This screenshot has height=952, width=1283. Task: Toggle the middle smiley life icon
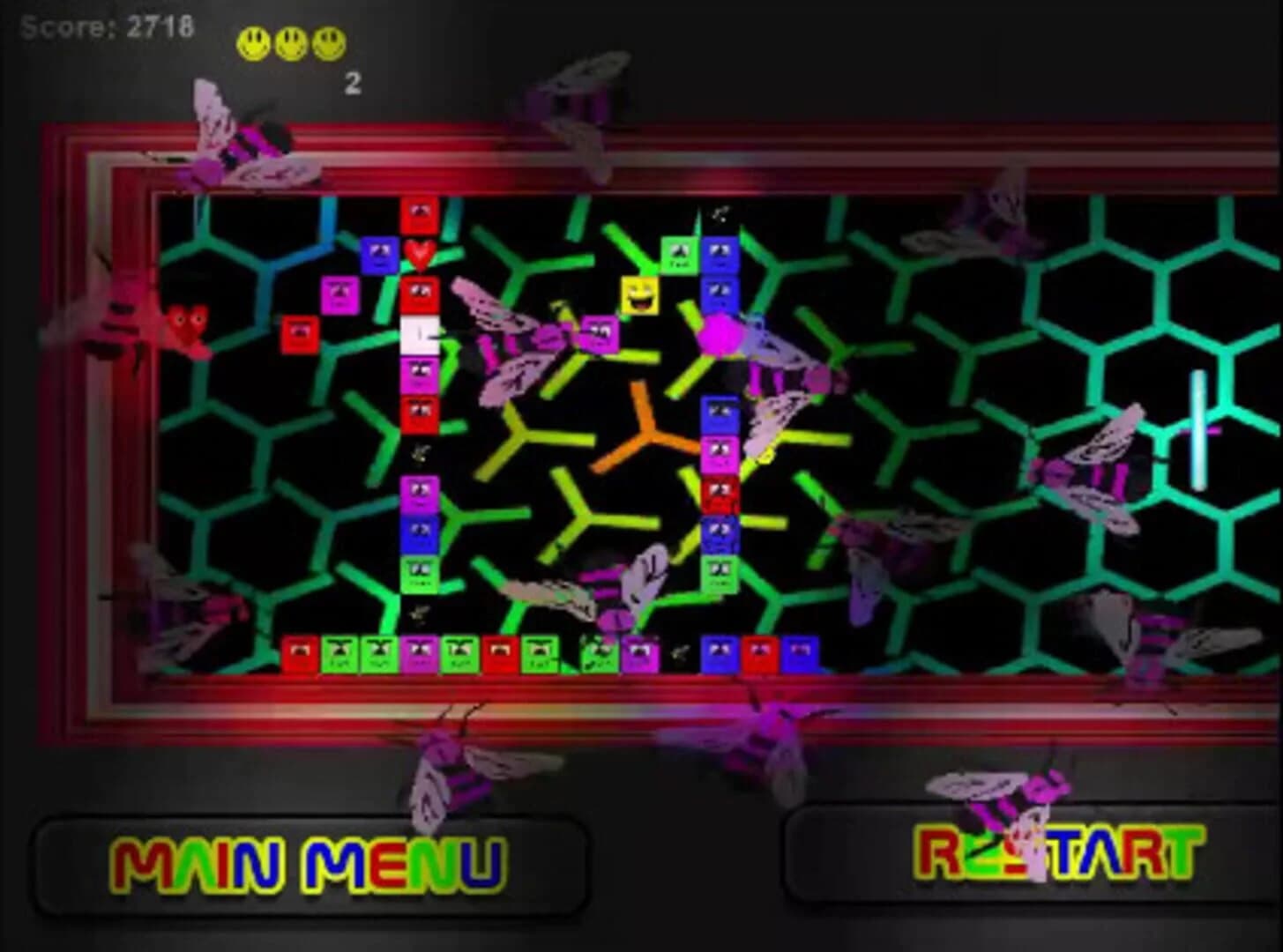pyautogui.click(x=291, y=42)
